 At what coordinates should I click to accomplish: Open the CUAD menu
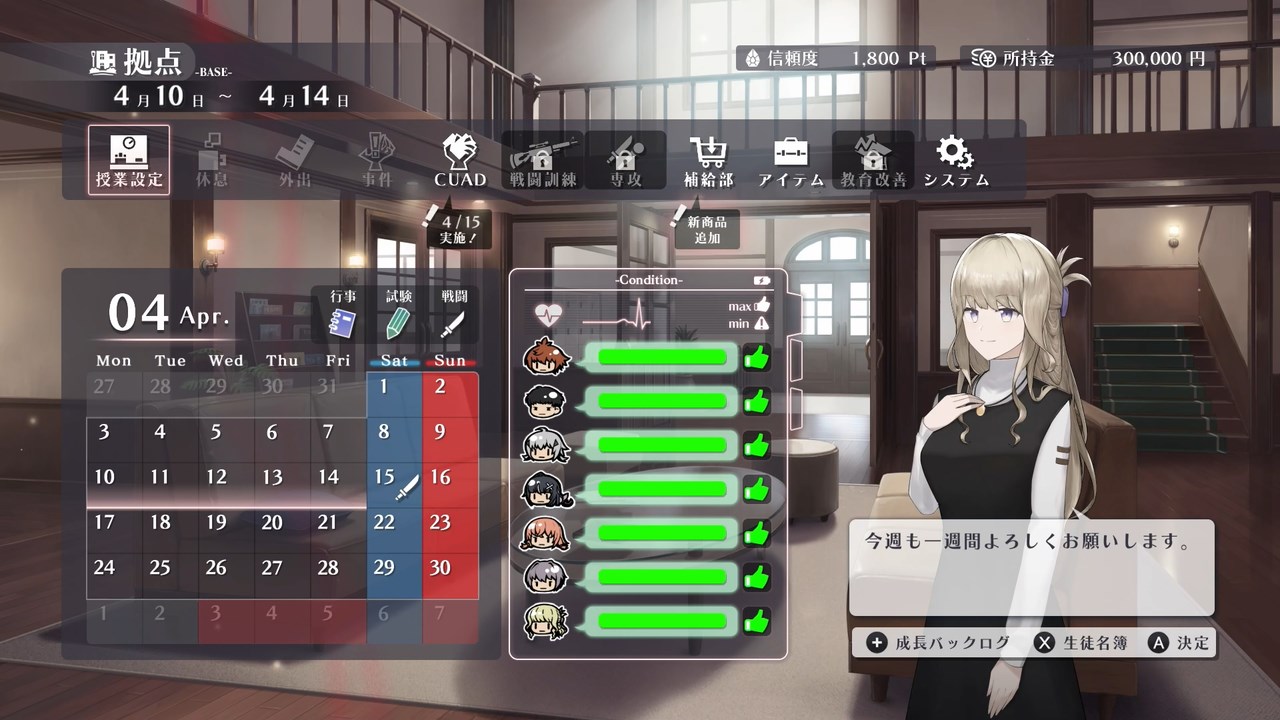coord(460,160)
